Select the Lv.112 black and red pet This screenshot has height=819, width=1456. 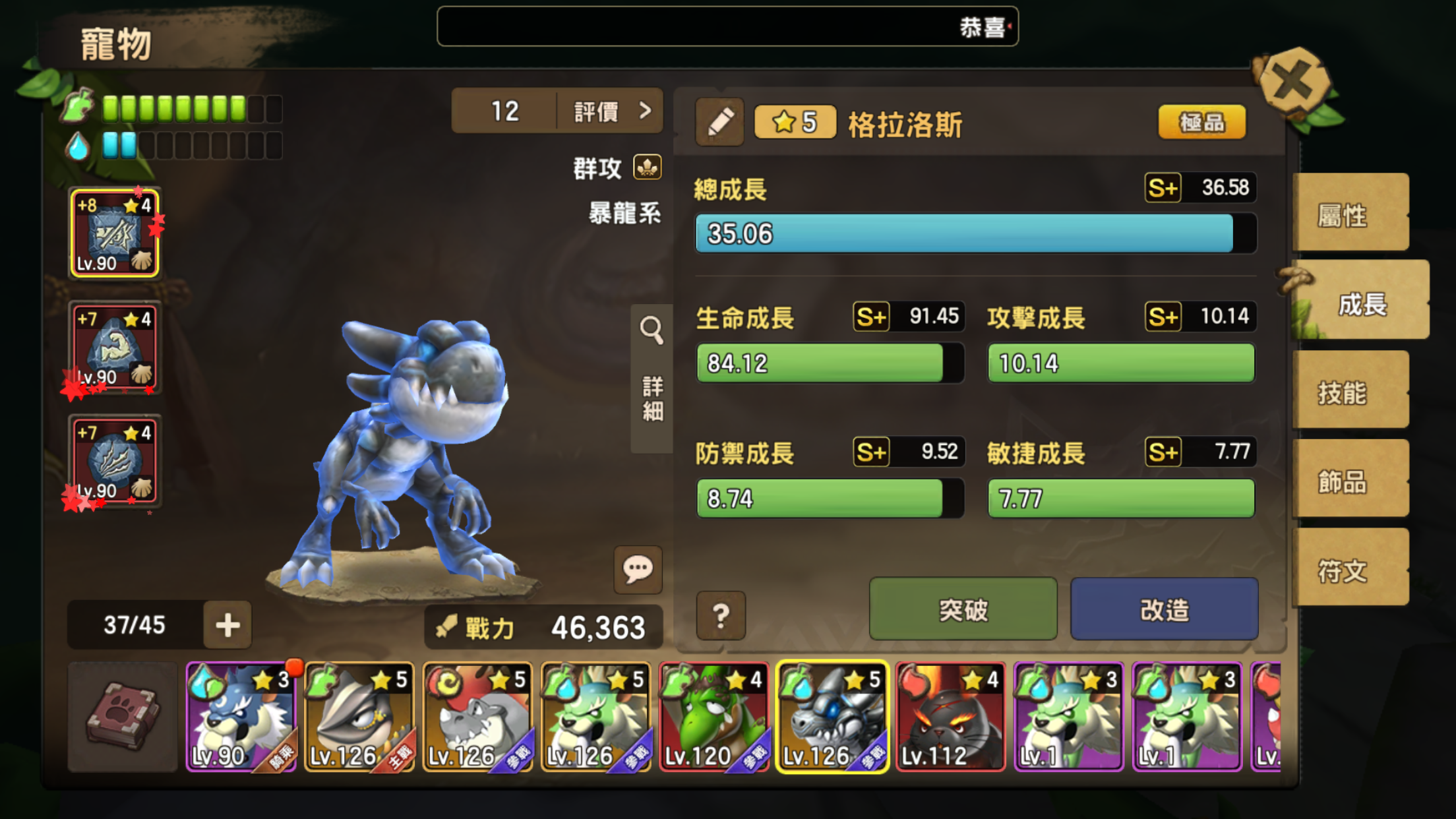coord(950,717)
